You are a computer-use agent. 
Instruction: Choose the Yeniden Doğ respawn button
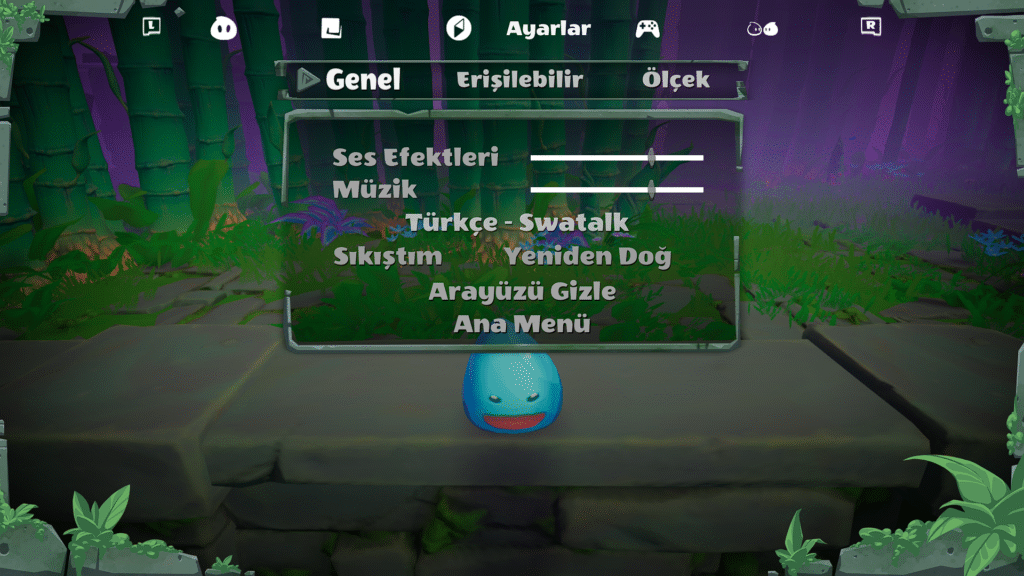tap(587, 256)
